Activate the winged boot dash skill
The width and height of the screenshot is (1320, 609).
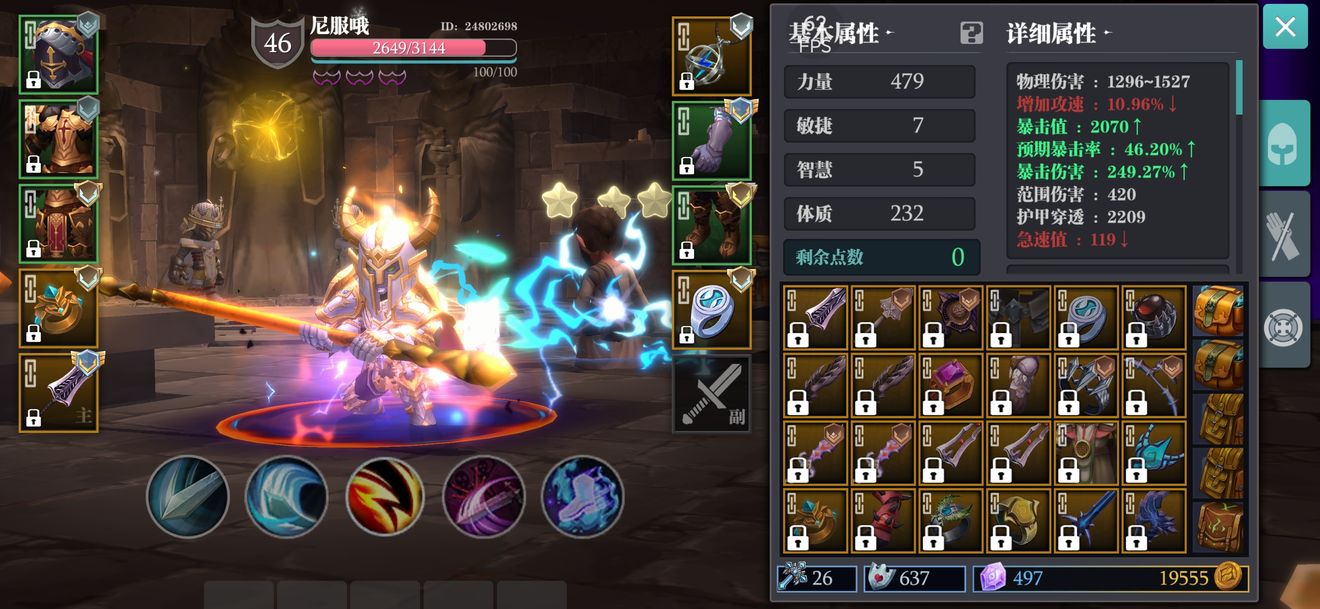(x=582, y=497)
